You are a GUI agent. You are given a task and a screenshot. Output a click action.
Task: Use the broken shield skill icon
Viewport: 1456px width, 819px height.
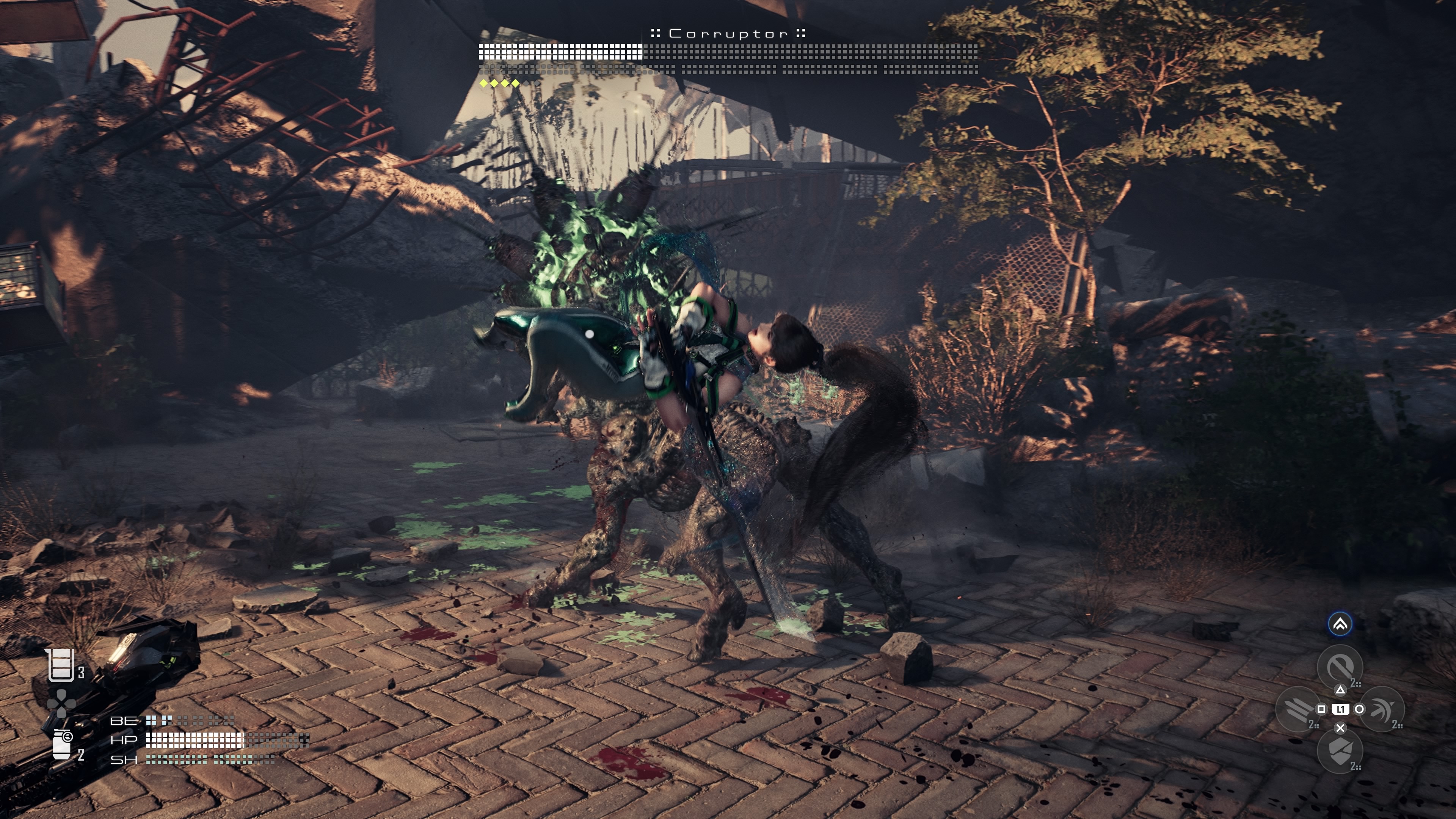pos(1340,751)
